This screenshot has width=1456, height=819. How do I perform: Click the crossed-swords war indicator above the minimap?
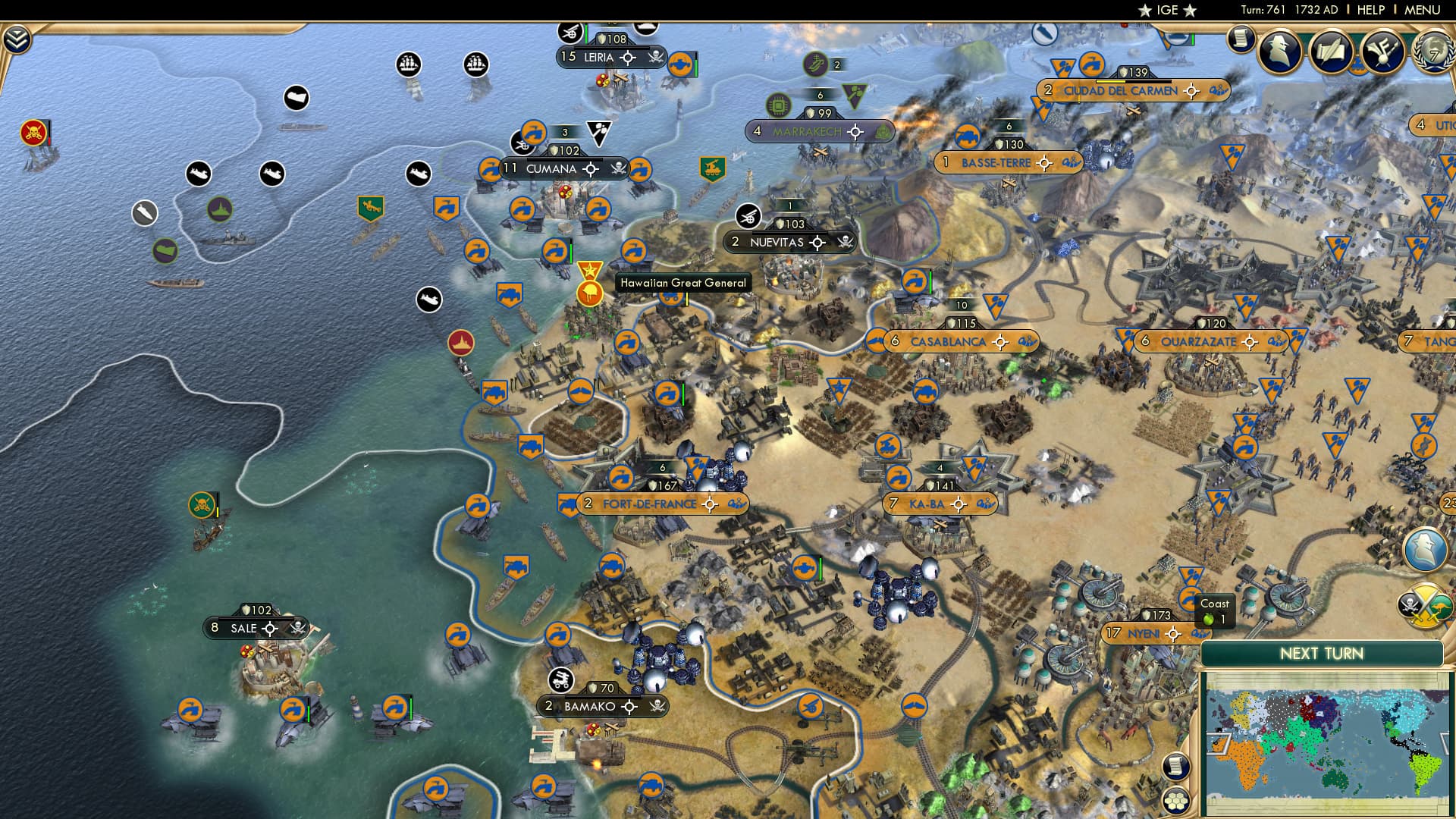[1425, 603]
